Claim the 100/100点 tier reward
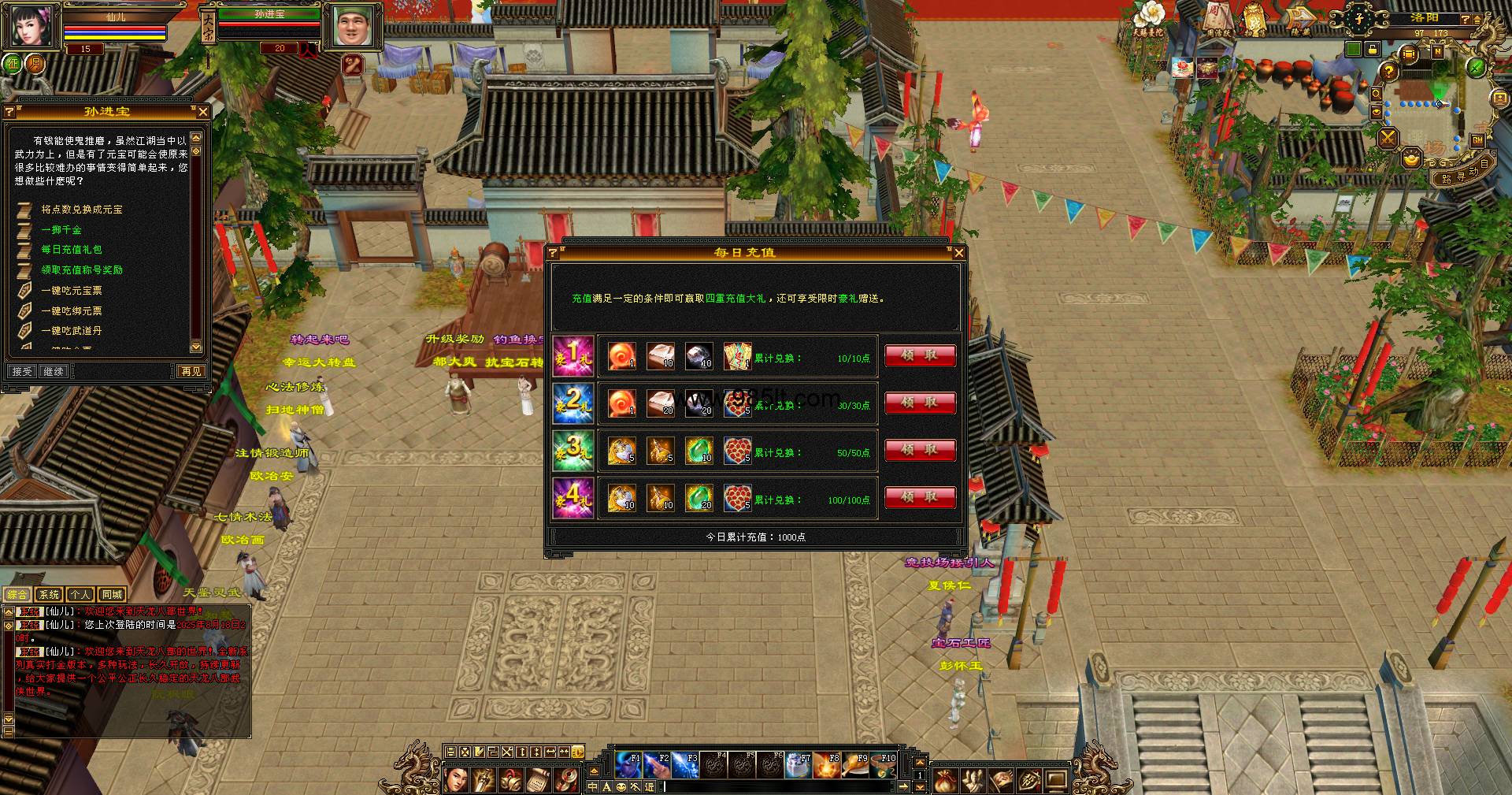The image size is (1512, 795). click(920, 497)
